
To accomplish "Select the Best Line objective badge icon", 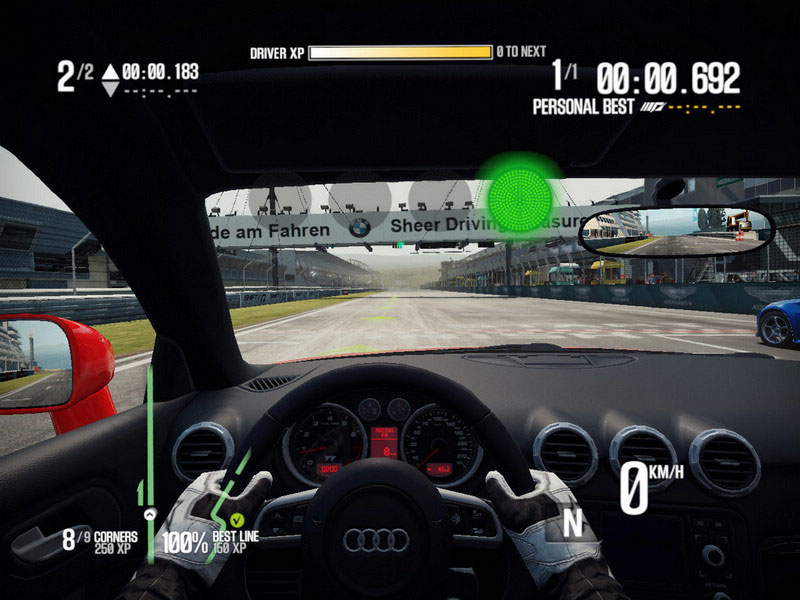I will [237, 521].
